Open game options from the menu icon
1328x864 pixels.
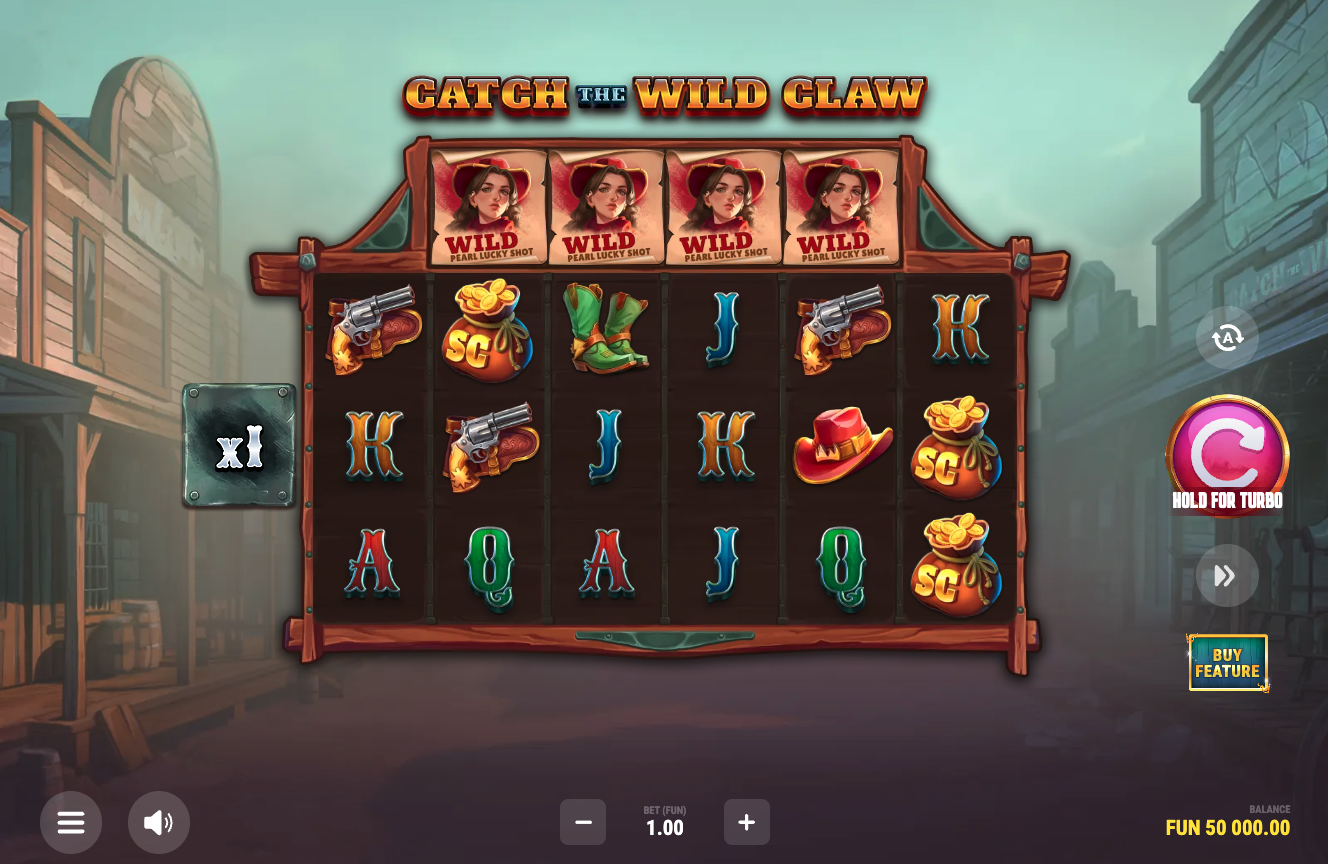coord(71,822)
